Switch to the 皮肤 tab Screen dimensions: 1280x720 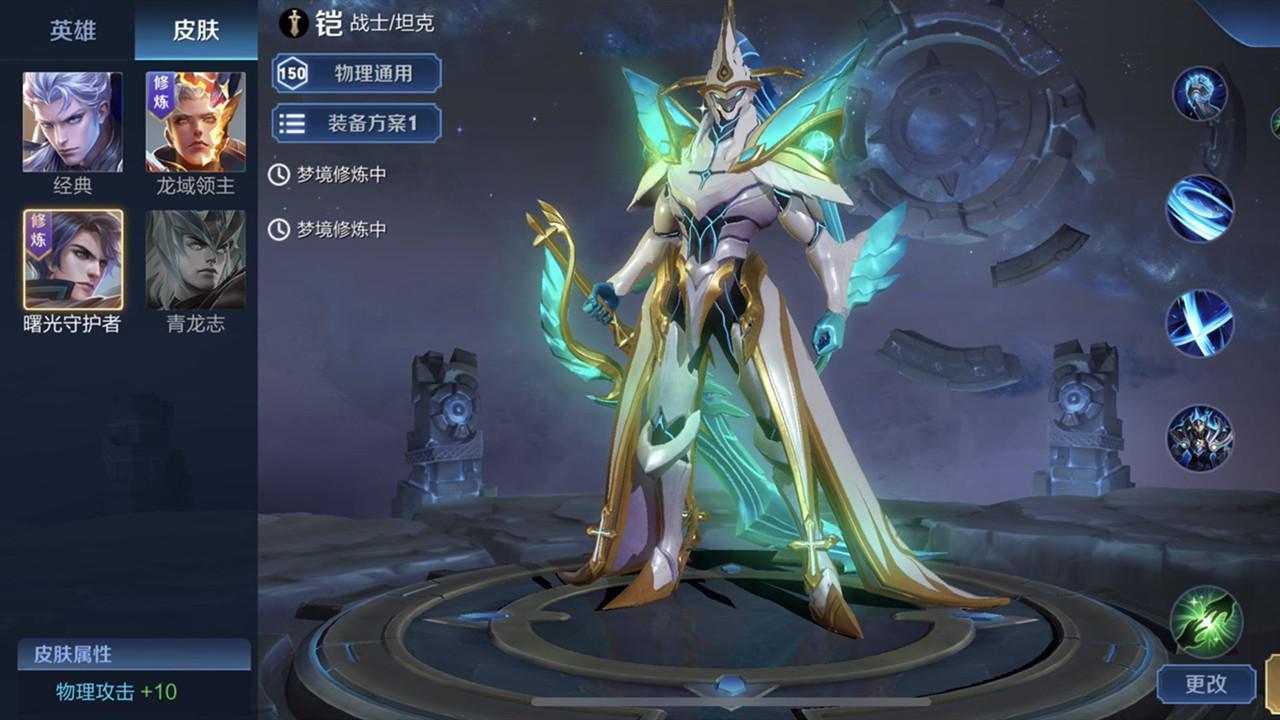click(x=193, y=30)
